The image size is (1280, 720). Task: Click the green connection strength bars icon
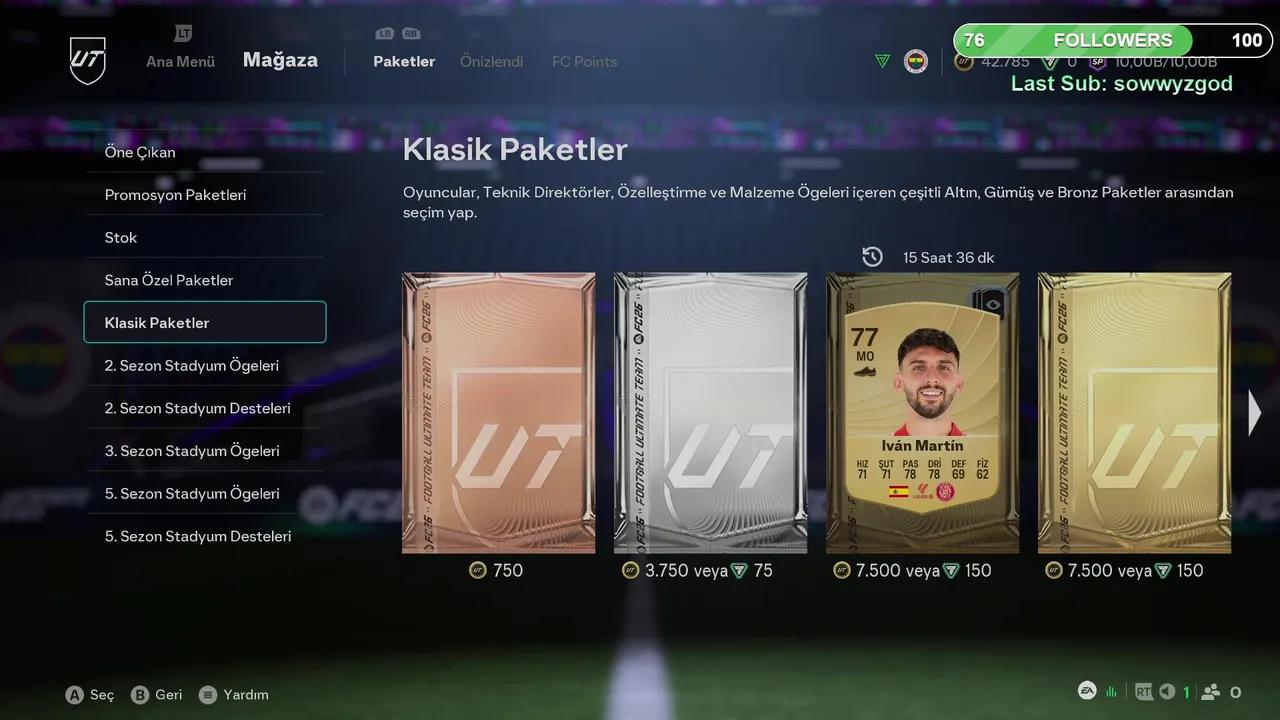[1110, 691]
